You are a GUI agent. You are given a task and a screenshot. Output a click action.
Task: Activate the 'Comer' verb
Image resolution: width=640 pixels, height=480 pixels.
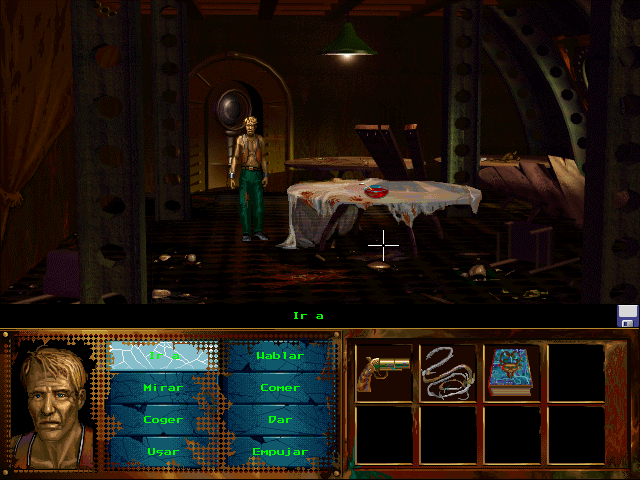tap(280, 387)
